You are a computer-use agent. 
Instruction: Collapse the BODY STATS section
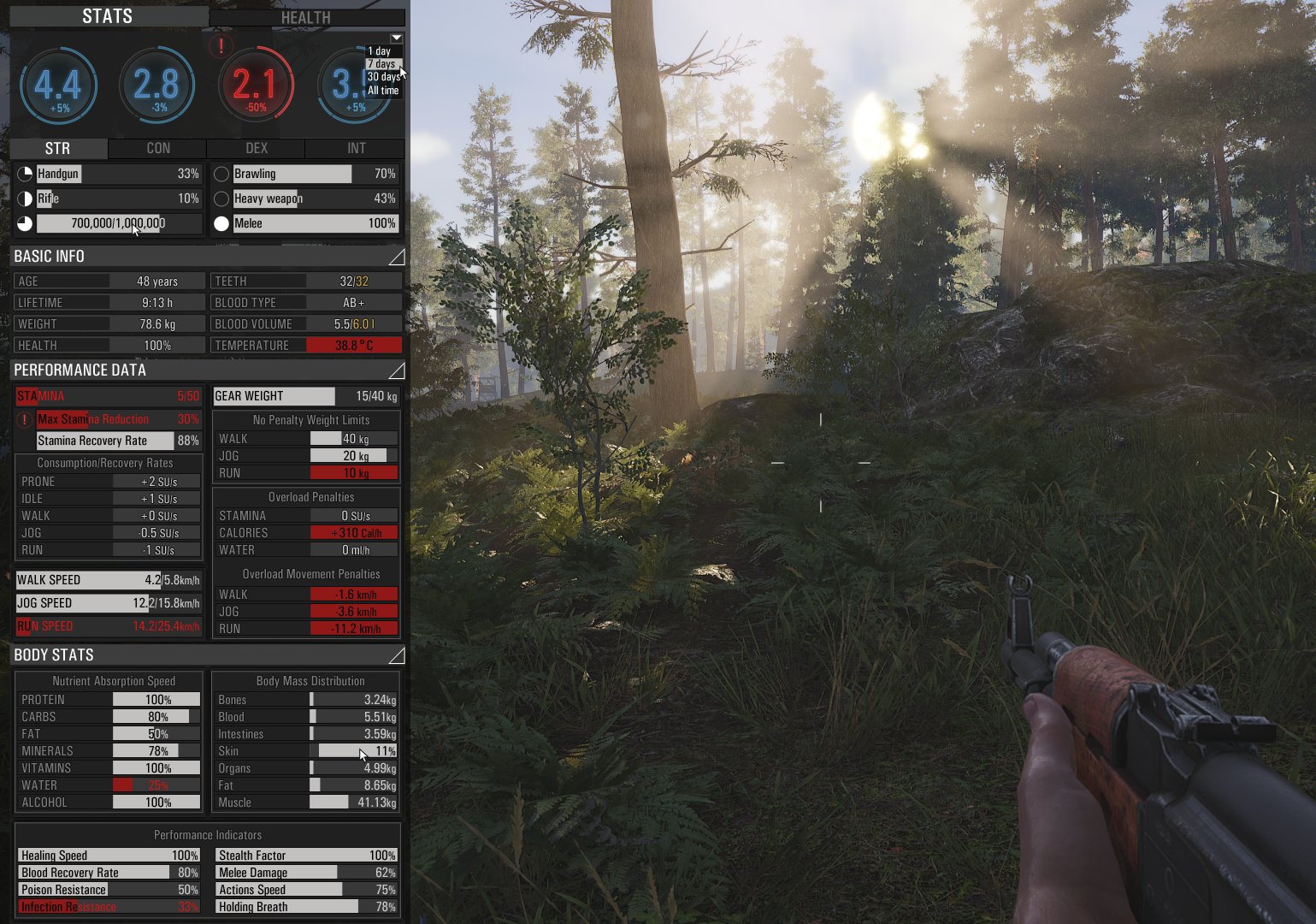point(396,655)
